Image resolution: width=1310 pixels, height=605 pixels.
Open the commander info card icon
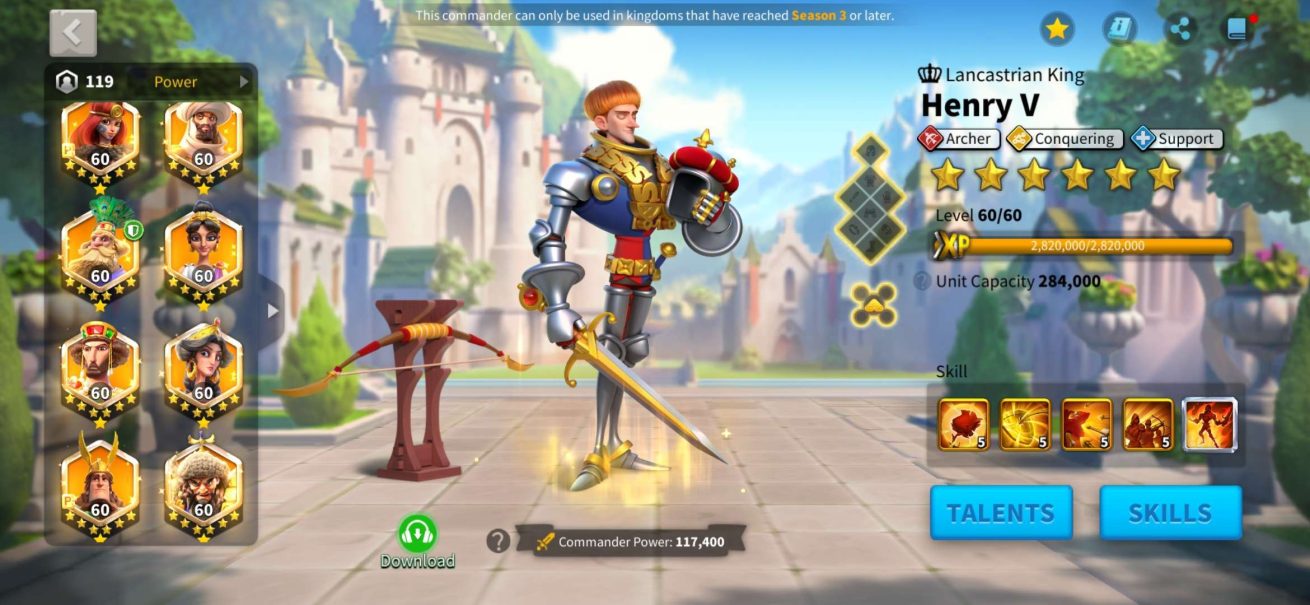[x=1120, y=29]
